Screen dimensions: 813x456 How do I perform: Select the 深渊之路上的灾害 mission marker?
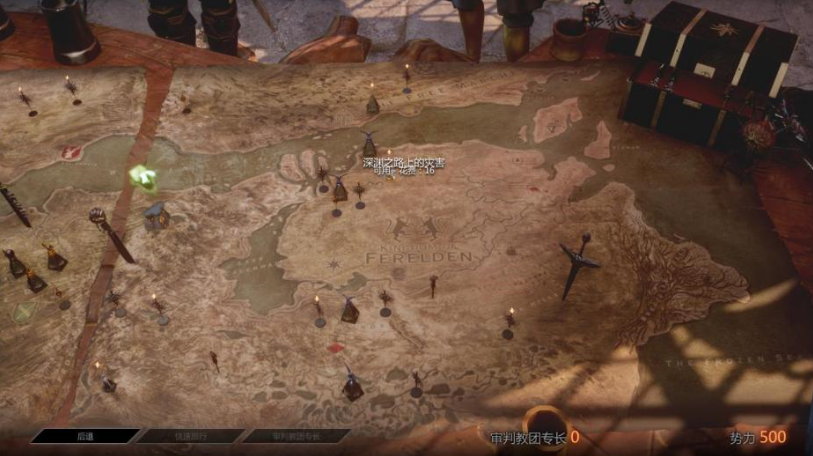[x=369, y=146]
